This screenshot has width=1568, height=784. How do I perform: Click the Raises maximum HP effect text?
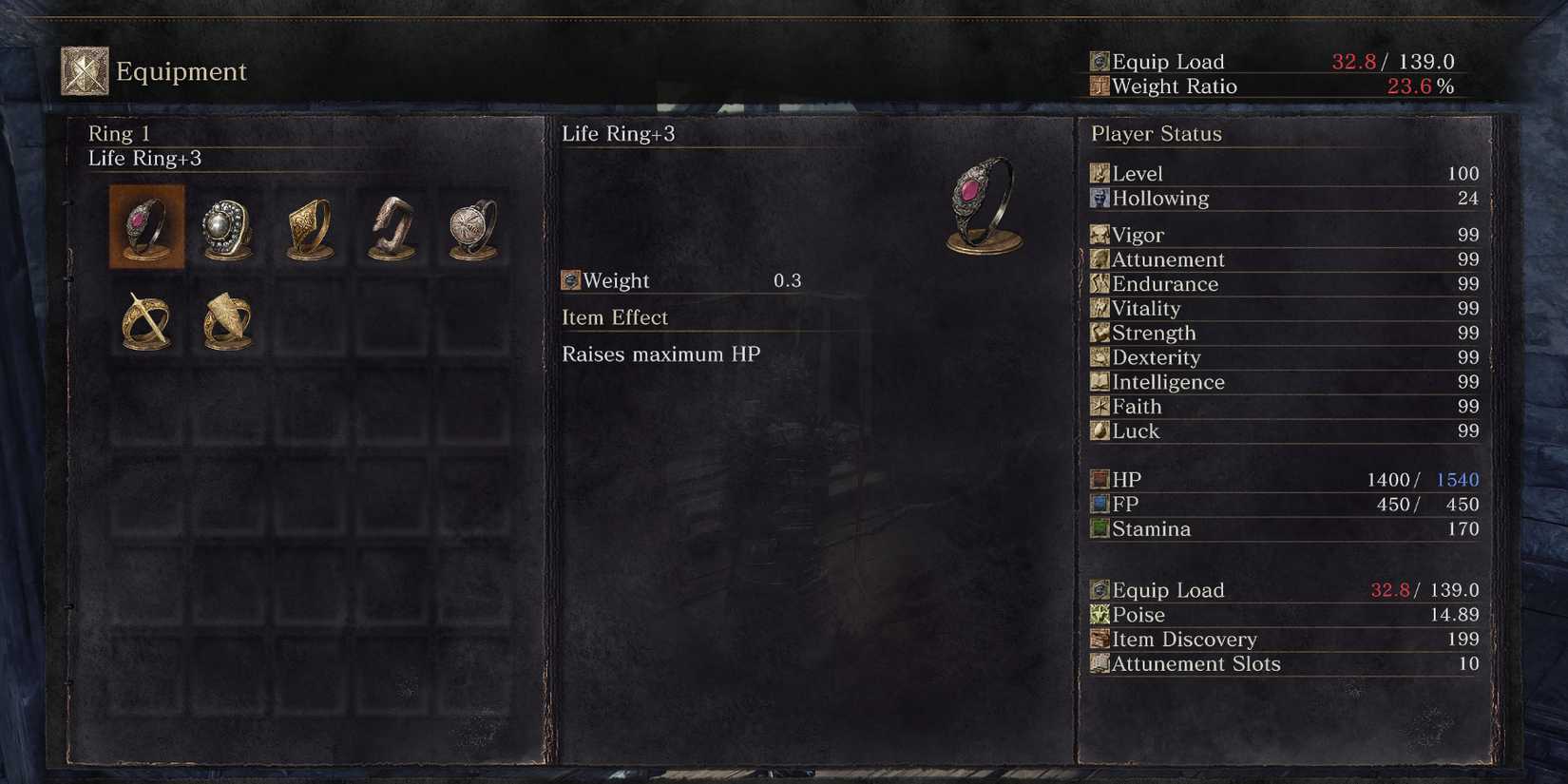click(x=662, y=354)
